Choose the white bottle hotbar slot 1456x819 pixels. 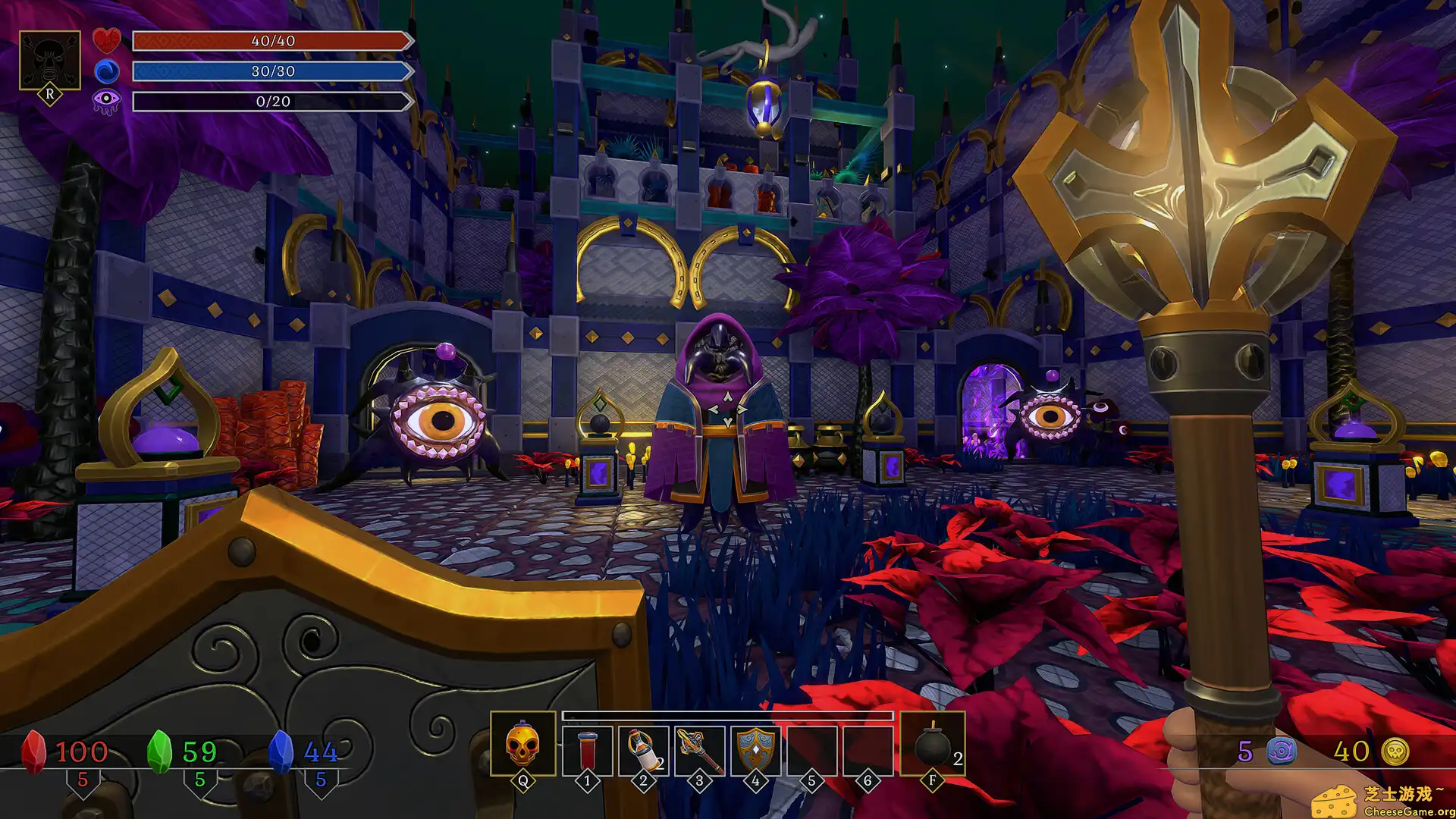[643, 750]
